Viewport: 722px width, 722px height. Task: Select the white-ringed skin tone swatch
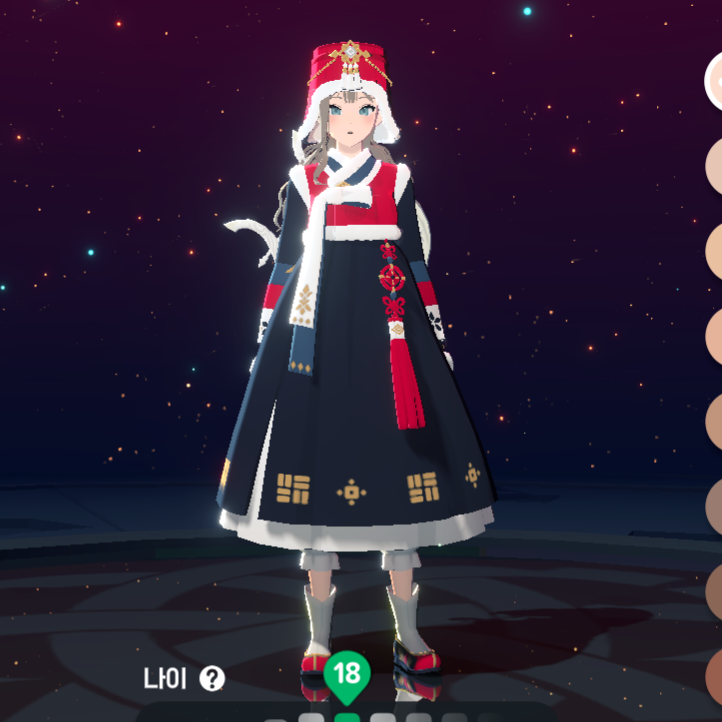tap(716, 82)
